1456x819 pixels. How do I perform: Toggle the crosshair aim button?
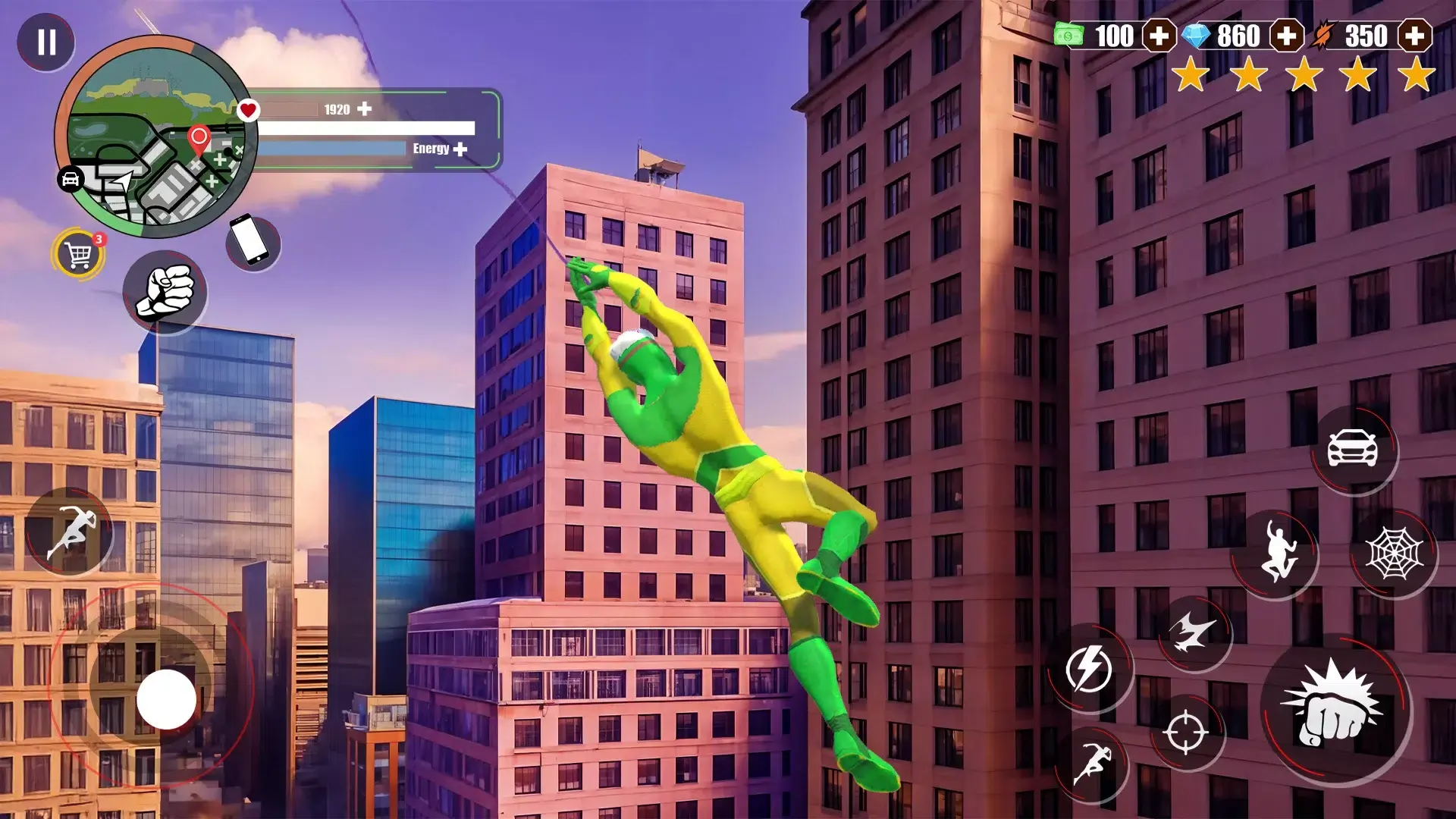point(1186,732)
